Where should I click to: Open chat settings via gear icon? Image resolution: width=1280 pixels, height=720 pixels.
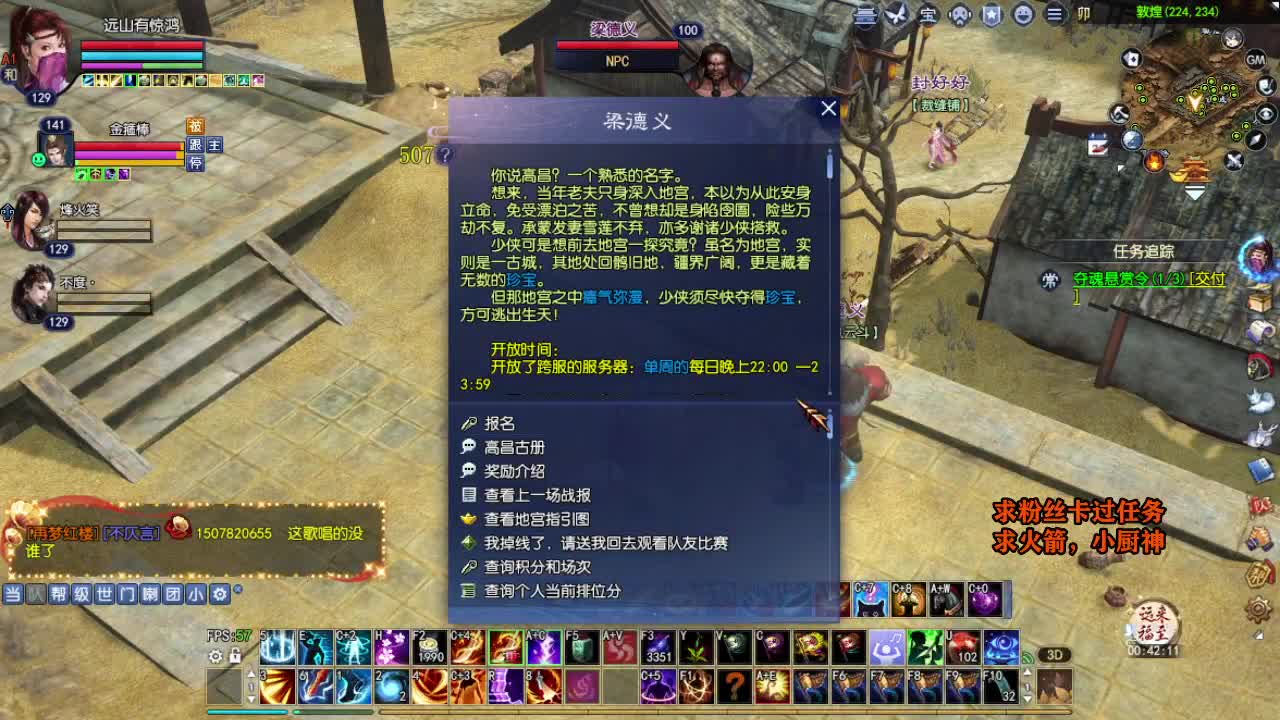click(x=218, y=593)
